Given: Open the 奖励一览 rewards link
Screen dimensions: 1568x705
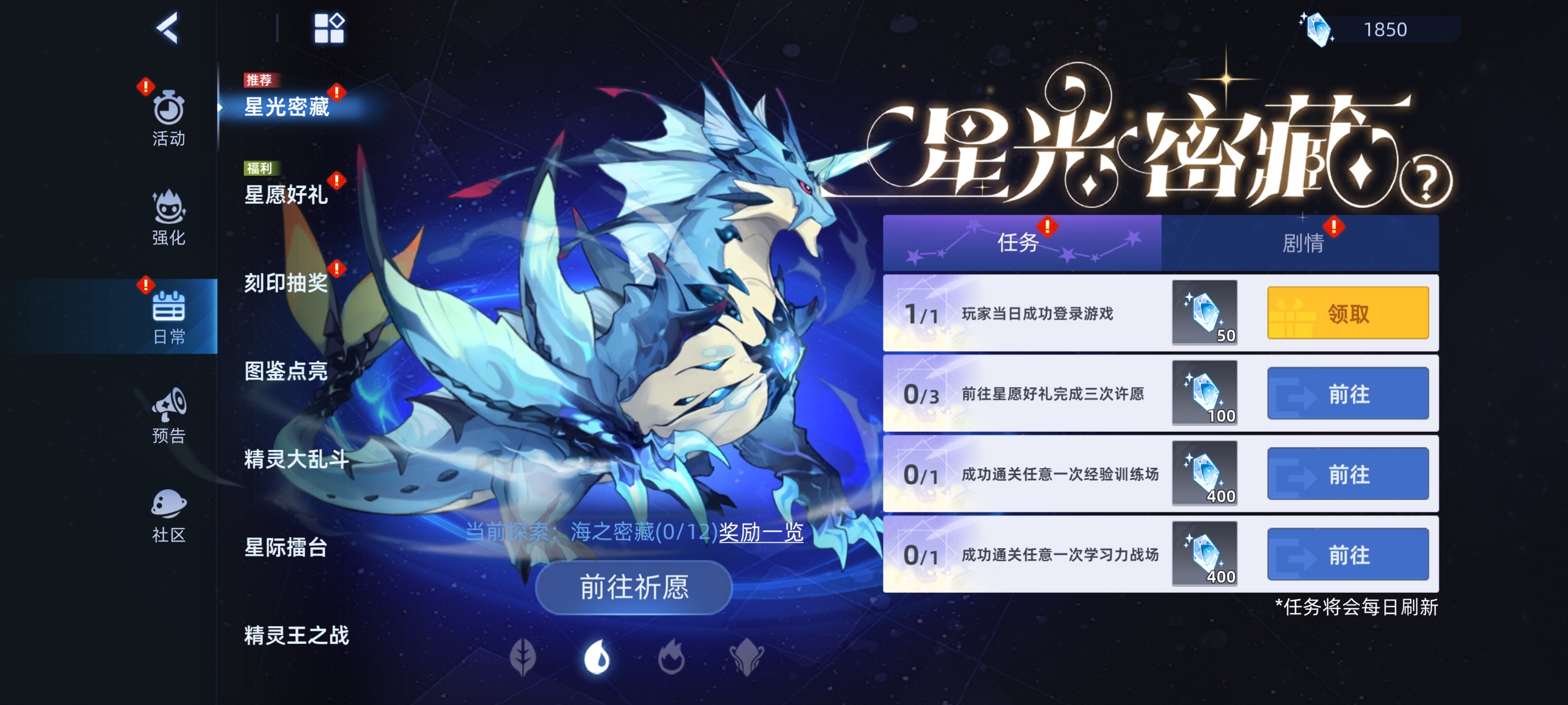Looking at the screenshot, I should [758, 531].
